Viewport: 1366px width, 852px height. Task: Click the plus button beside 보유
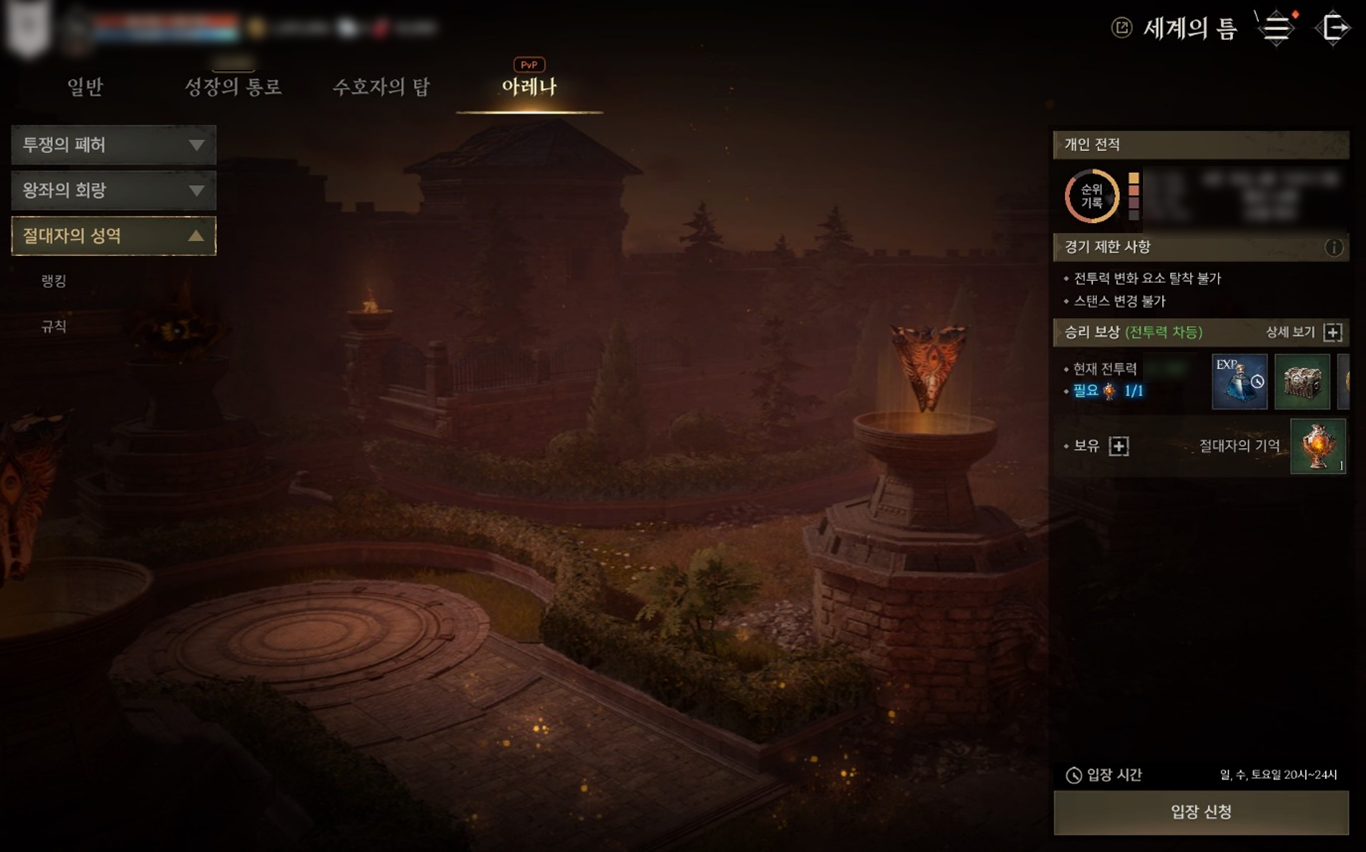point(1119,446)
